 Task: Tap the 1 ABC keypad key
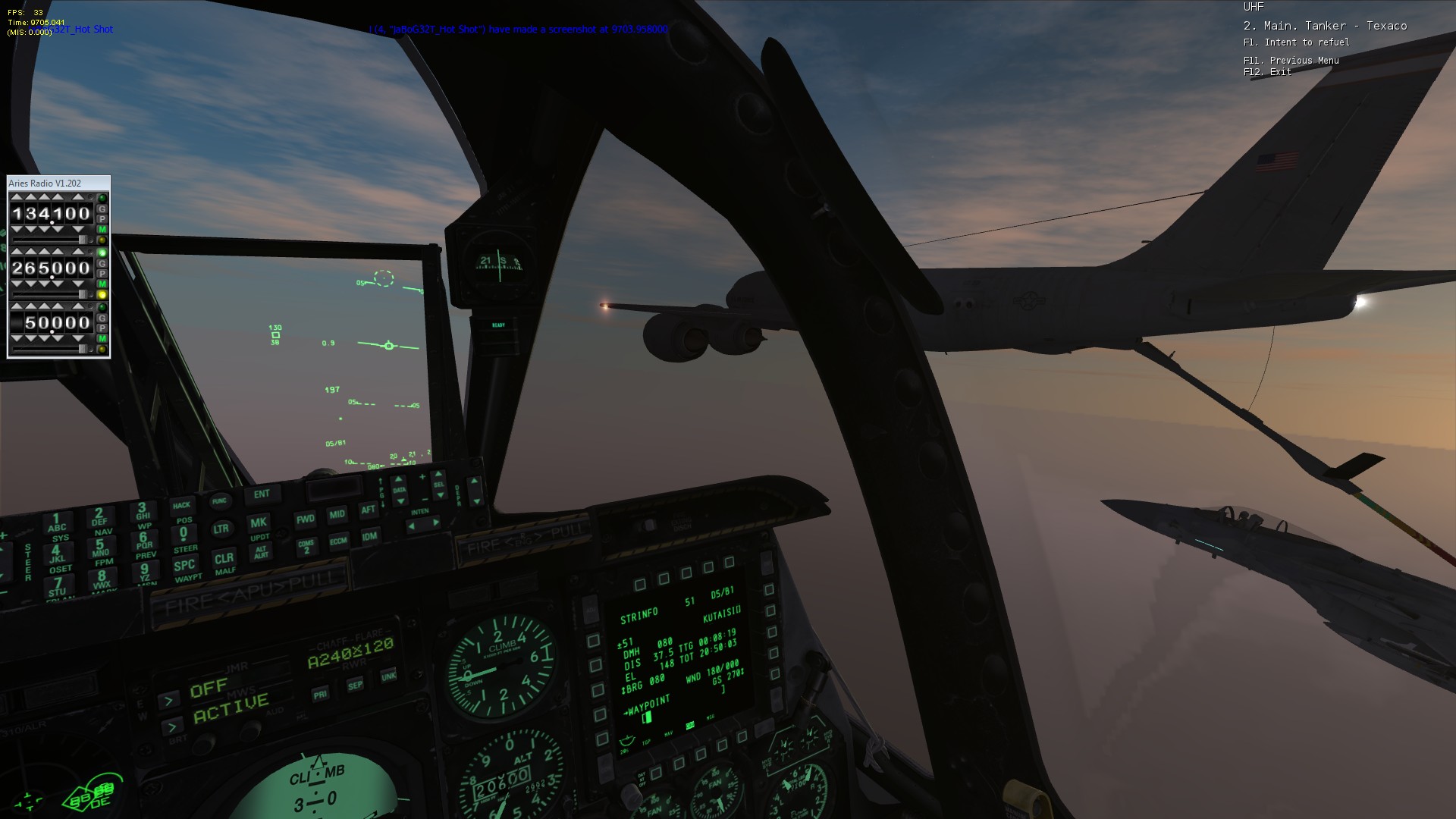click(56, 523)
